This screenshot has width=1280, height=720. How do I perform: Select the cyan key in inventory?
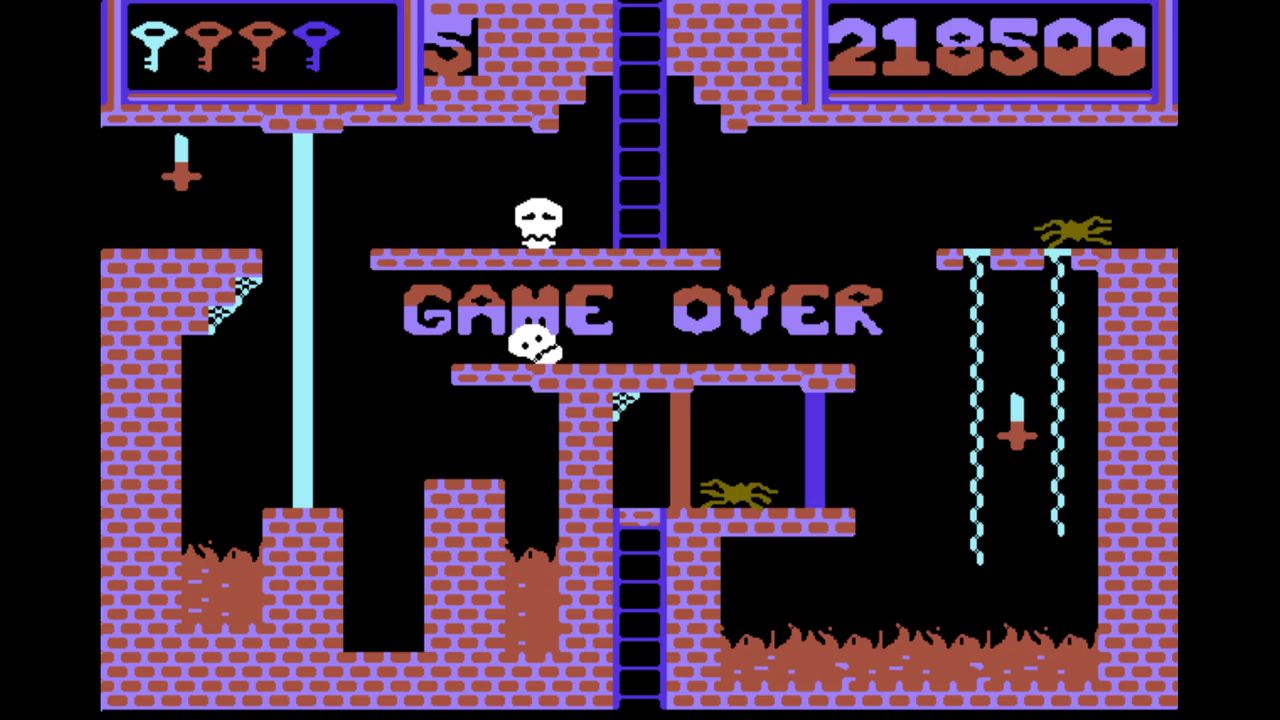tap(153, 45)
